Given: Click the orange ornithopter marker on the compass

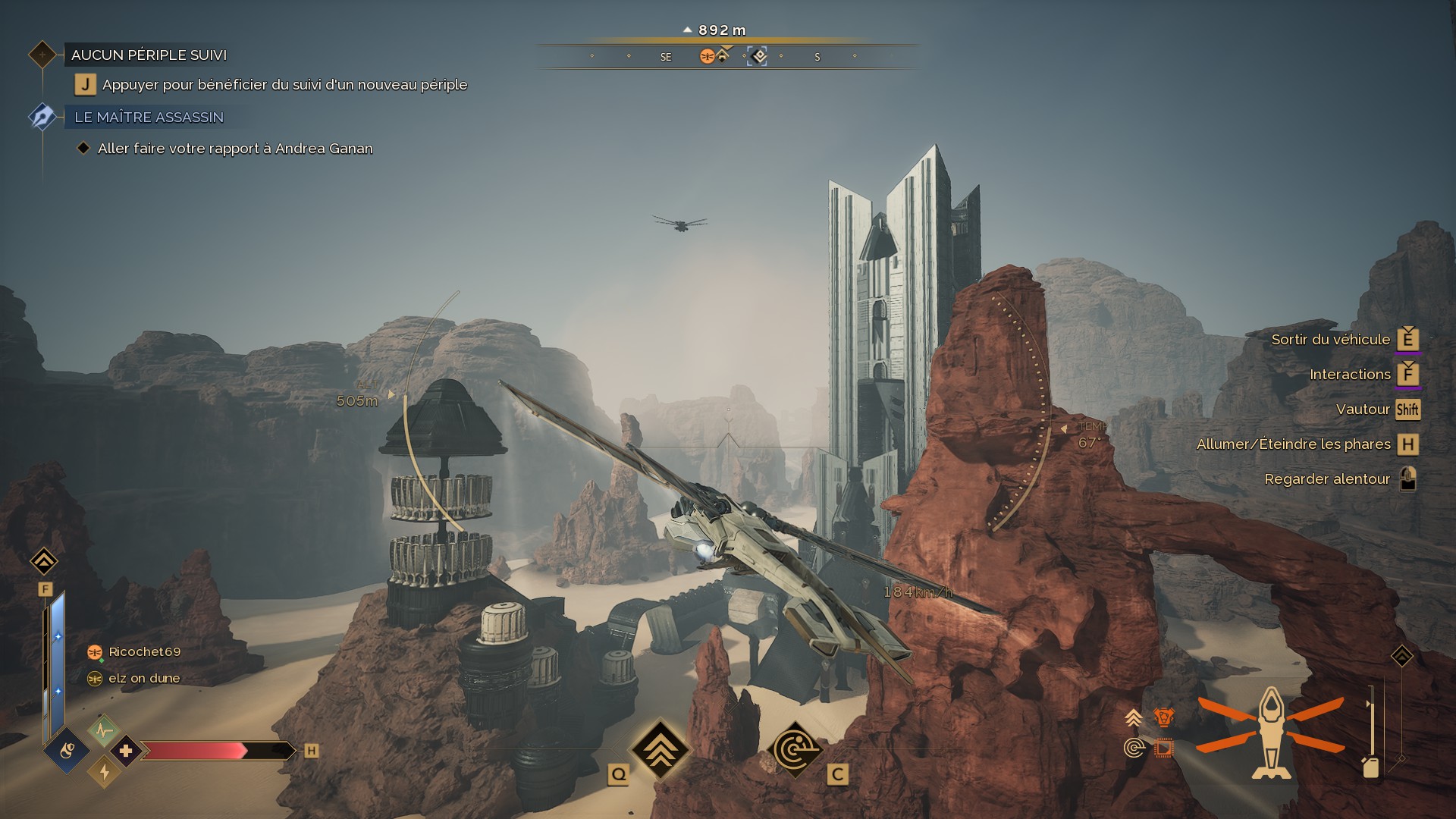Looking at the screenshot, I should click(707, 56).
